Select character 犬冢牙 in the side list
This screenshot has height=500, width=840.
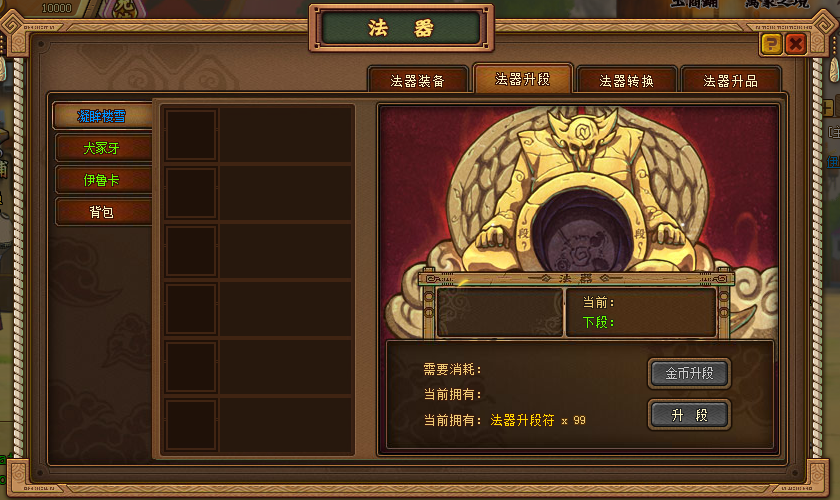[x=103, y=148]
